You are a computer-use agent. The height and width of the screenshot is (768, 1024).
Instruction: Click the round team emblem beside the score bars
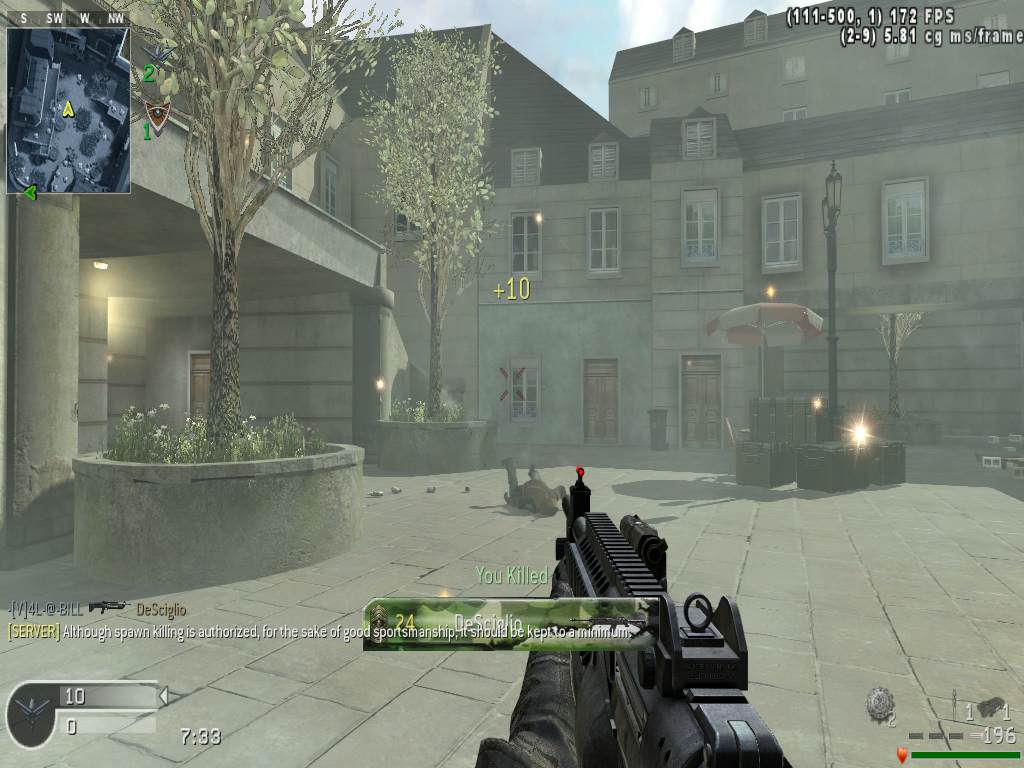tap(30, 715)
